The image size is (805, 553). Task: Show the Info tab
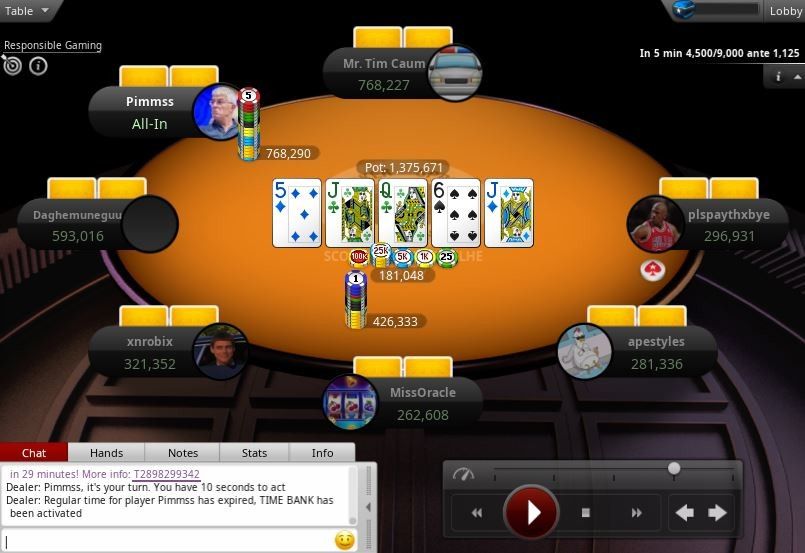point(322,453)
